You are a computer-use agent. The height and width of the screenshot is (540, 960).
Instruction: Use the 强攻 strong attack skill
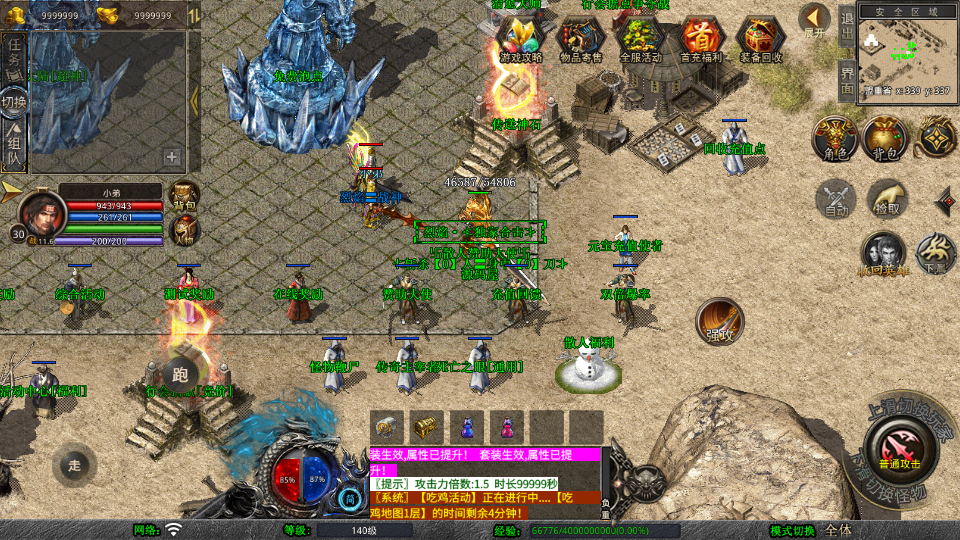(x=719, y=321)
